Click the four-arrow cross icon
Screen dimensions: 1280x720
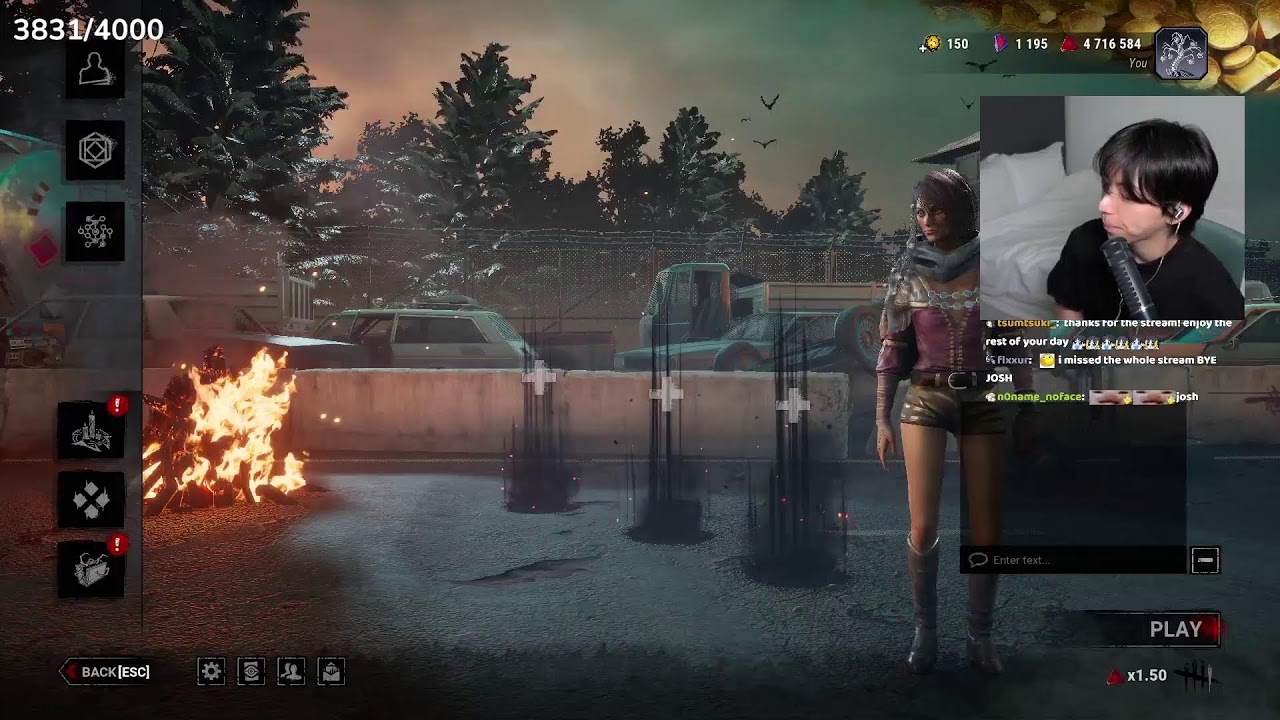tap(91, 500)
